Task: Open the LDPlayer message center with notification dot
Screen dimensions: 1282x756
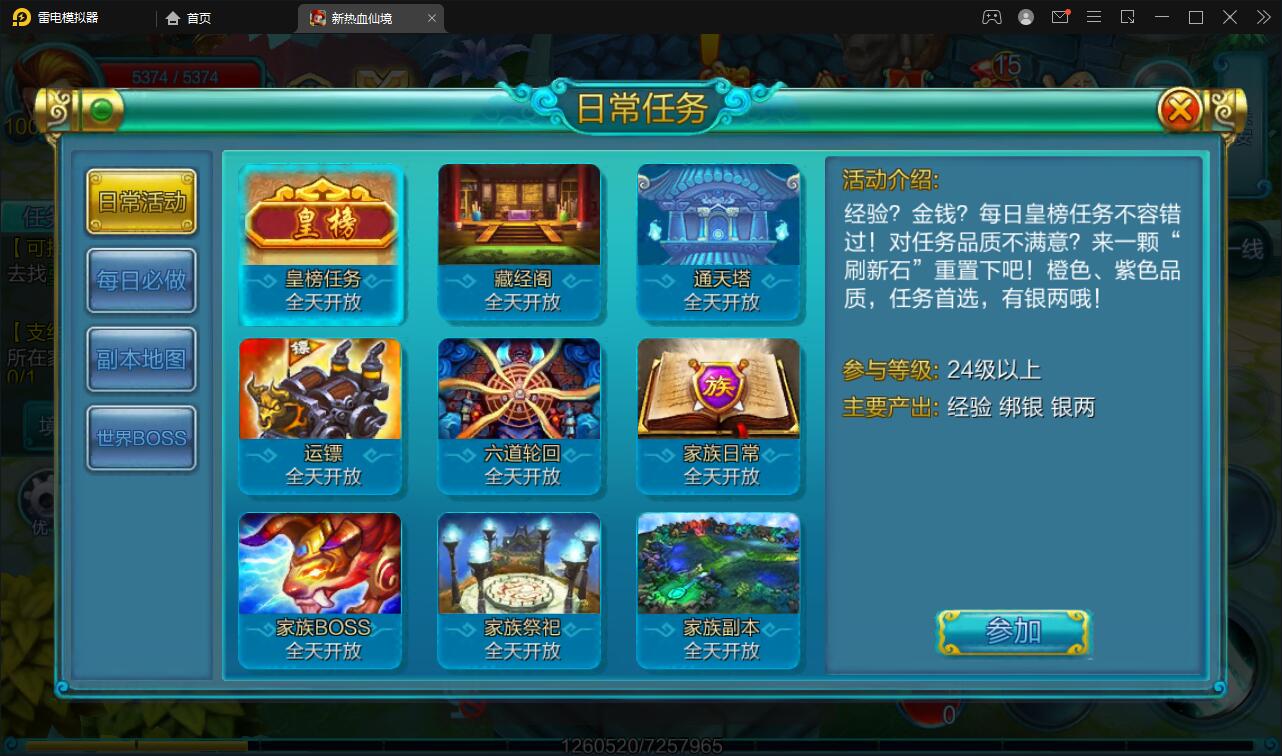Action: click(1060, 17)
